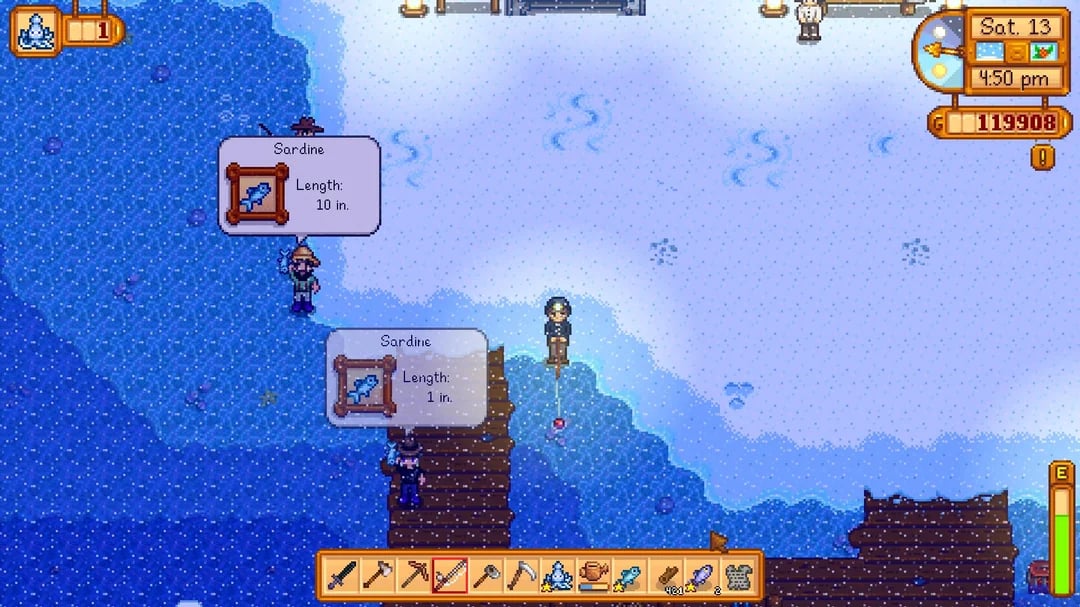Select the blue squid item slot

coord(557,576)
